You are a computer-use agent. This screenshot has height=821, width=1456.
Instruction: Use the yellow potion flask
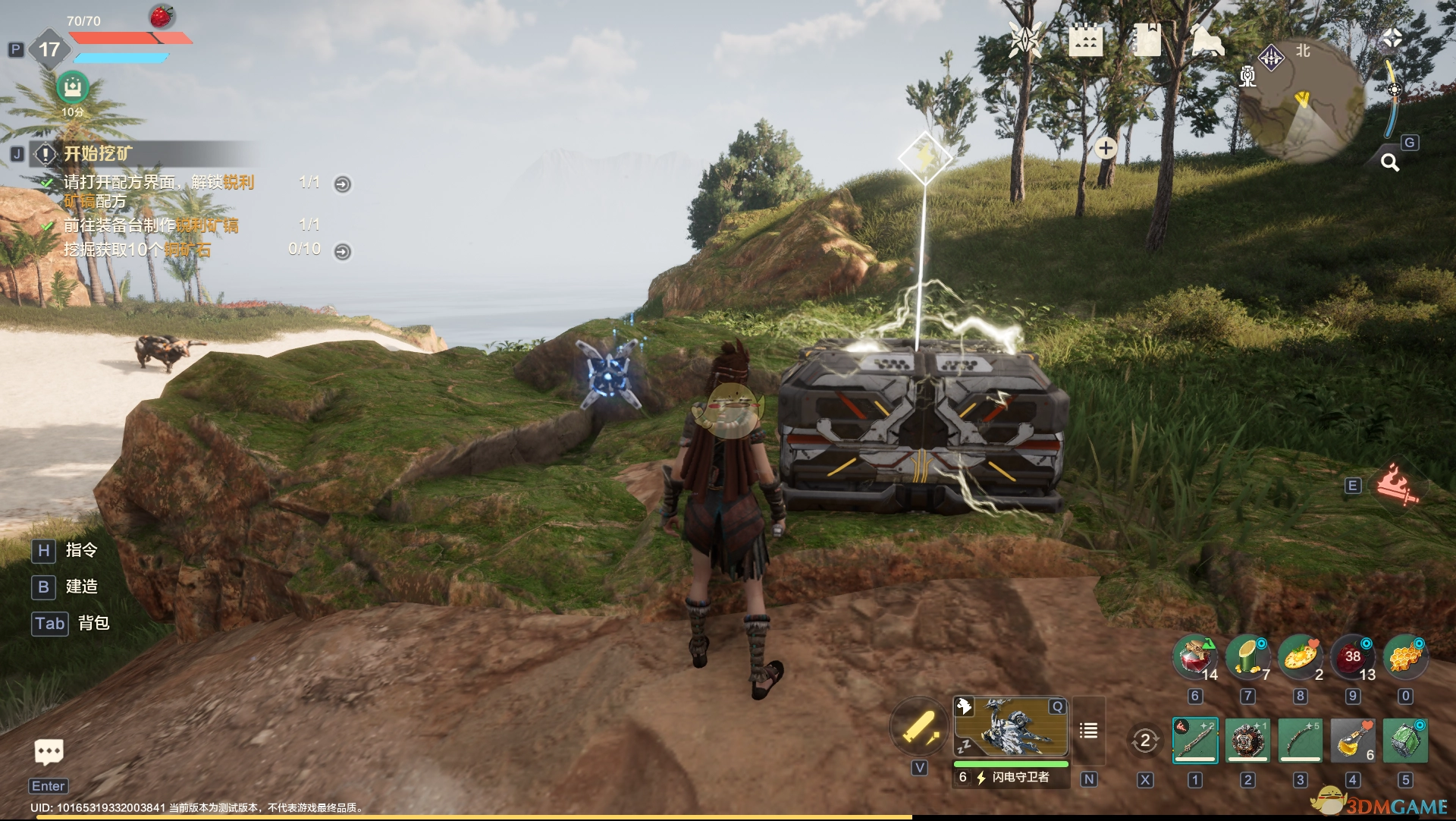(x=1352, y=740)
